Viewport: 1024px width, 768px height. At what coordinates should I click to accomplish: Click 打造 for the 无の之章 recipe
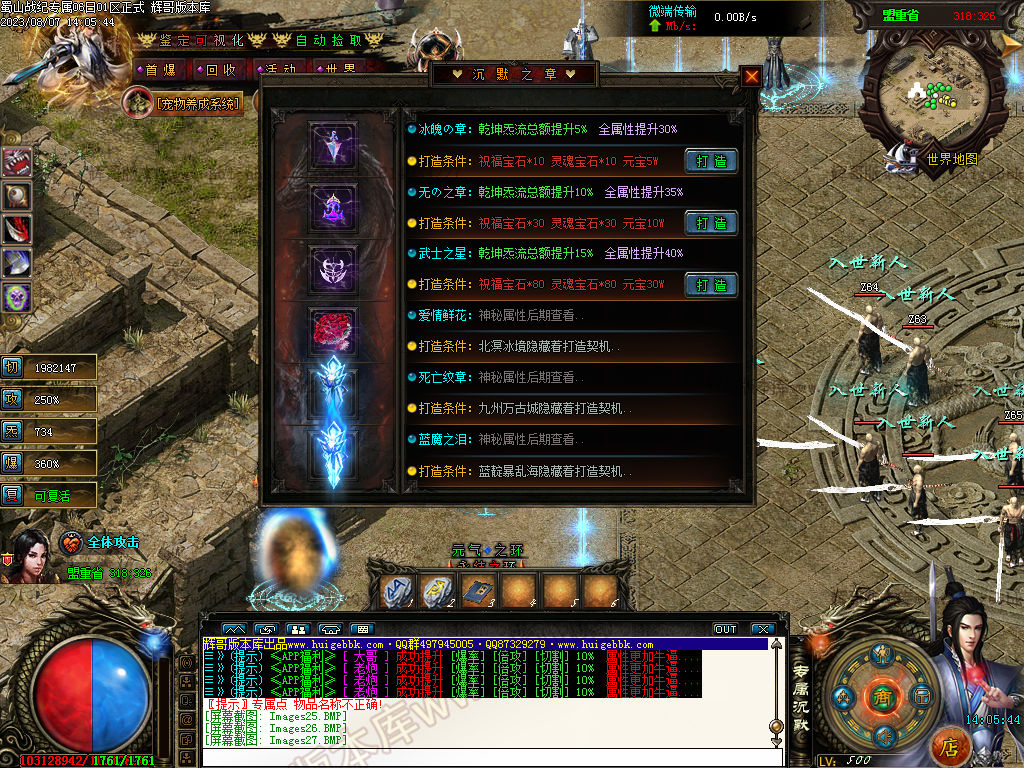[711, 223]
